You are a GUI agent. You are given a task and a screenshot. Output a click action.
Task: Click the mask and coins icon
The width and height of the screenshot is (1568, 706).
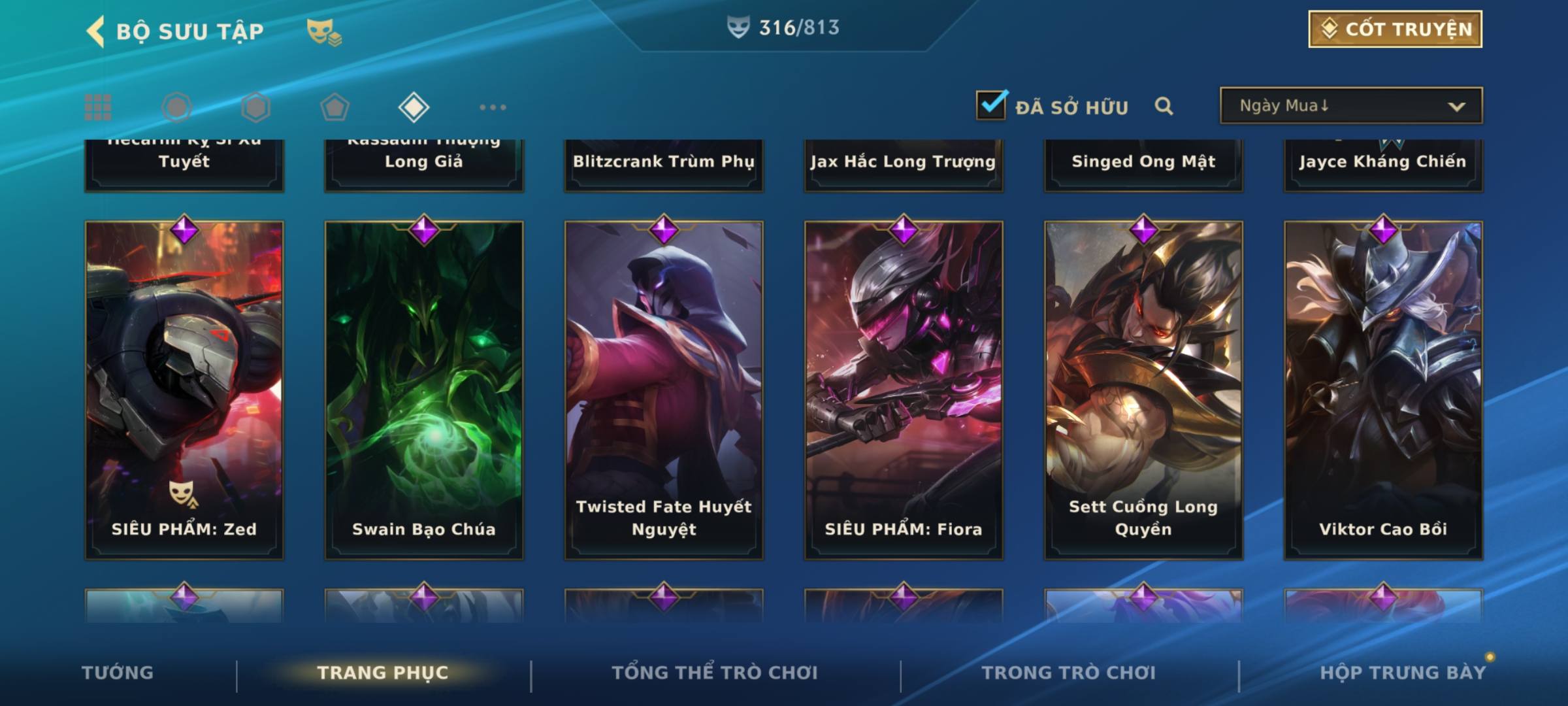(324, 31)
